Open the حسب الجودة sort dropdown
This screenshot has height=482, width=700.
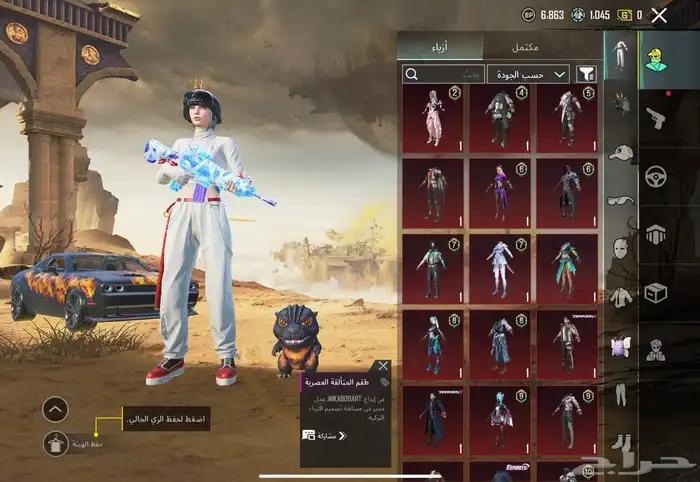528,73
